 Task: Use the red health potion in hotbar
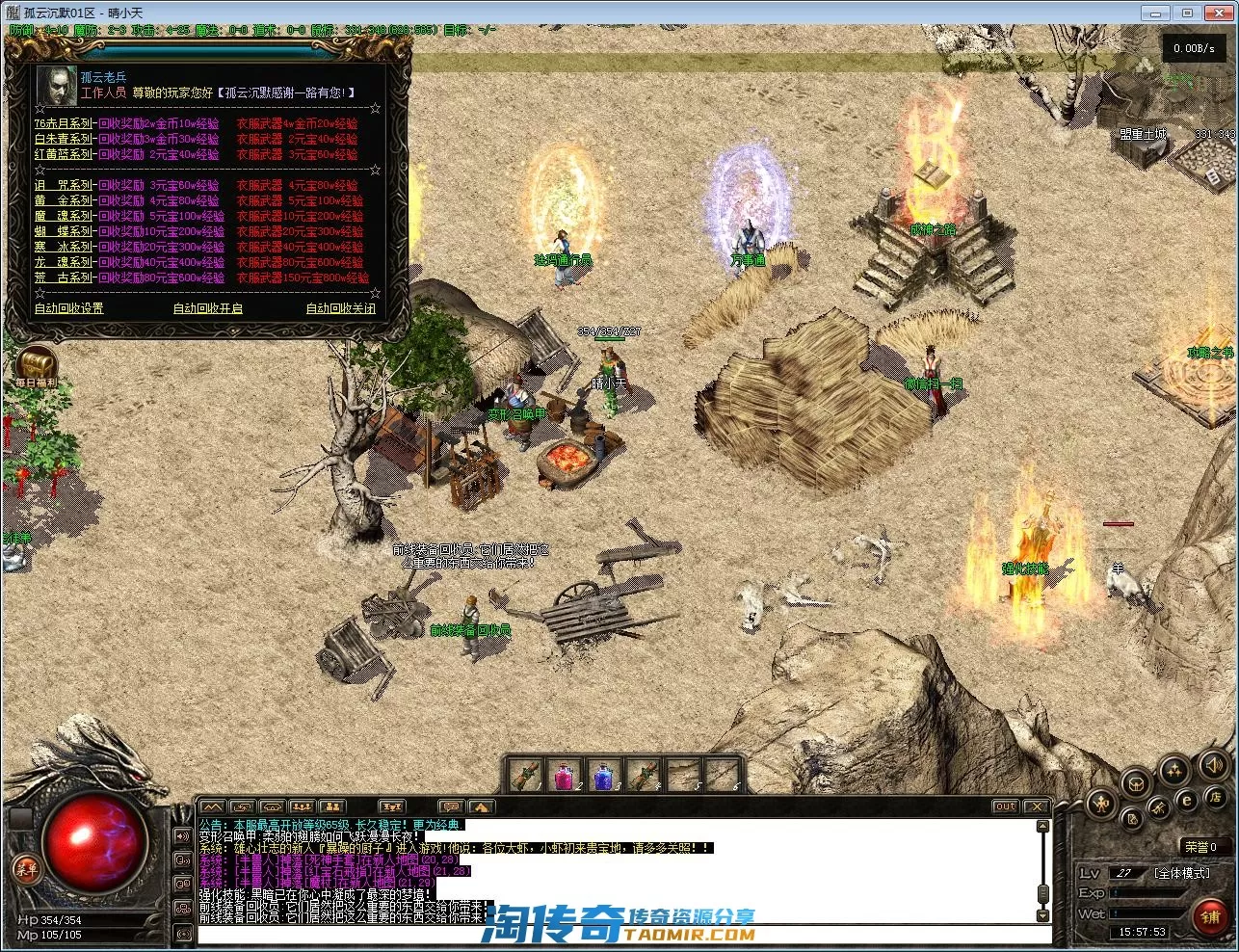[563, 775]
